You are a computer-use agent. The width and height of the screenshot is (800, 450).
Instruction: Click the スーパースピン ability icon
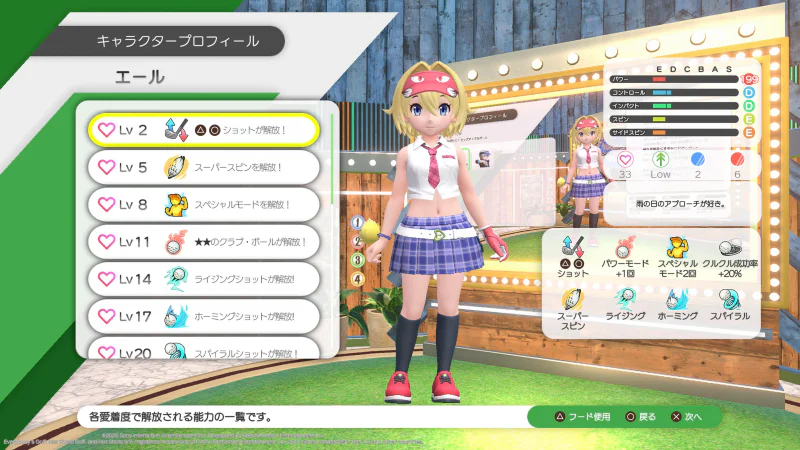572,298
